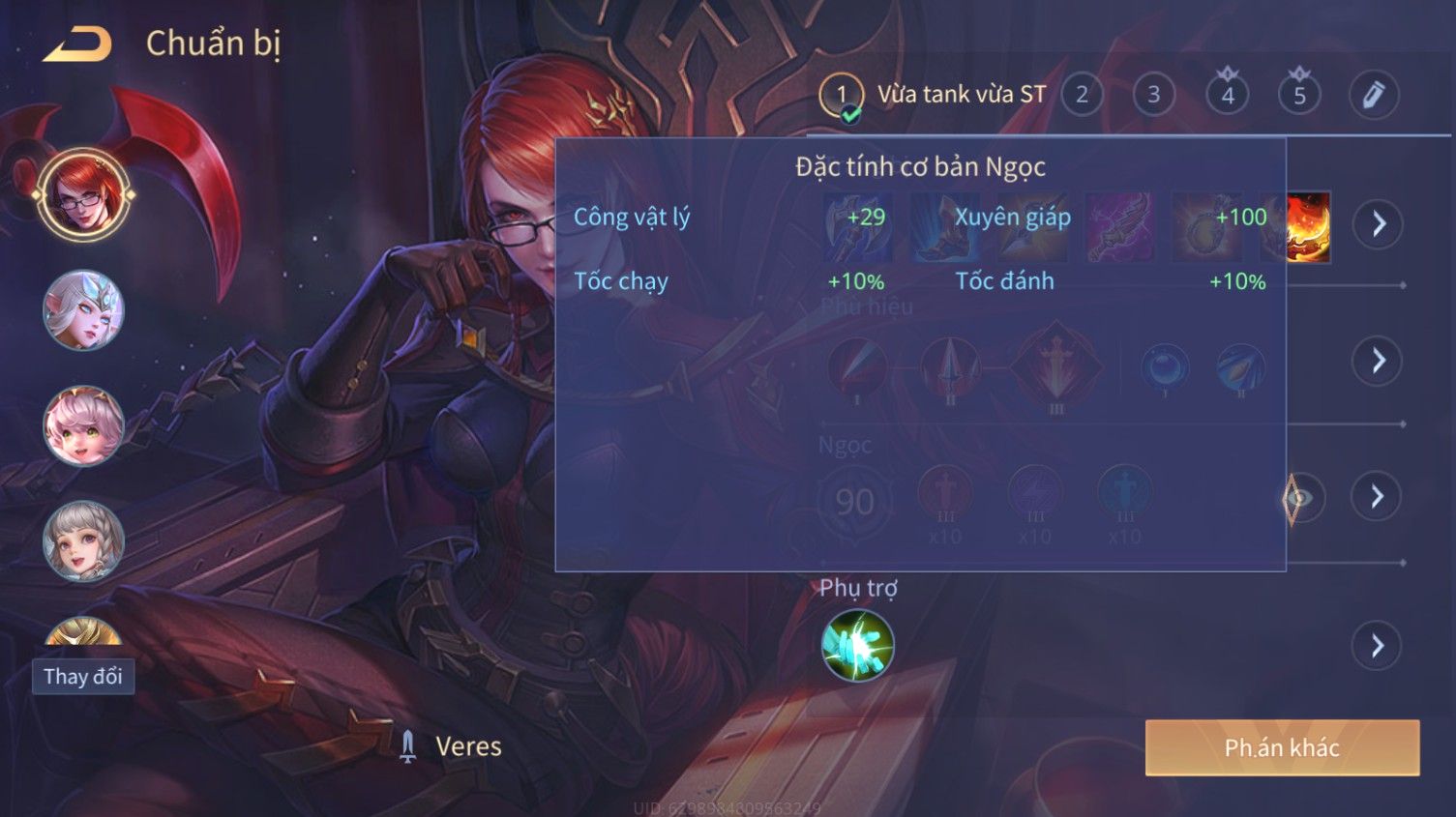Image resolution: width=1456 pixels, height=817 pixels.
Task: Choose locked loadout slot 4
Action: [x=1227, y=95]
